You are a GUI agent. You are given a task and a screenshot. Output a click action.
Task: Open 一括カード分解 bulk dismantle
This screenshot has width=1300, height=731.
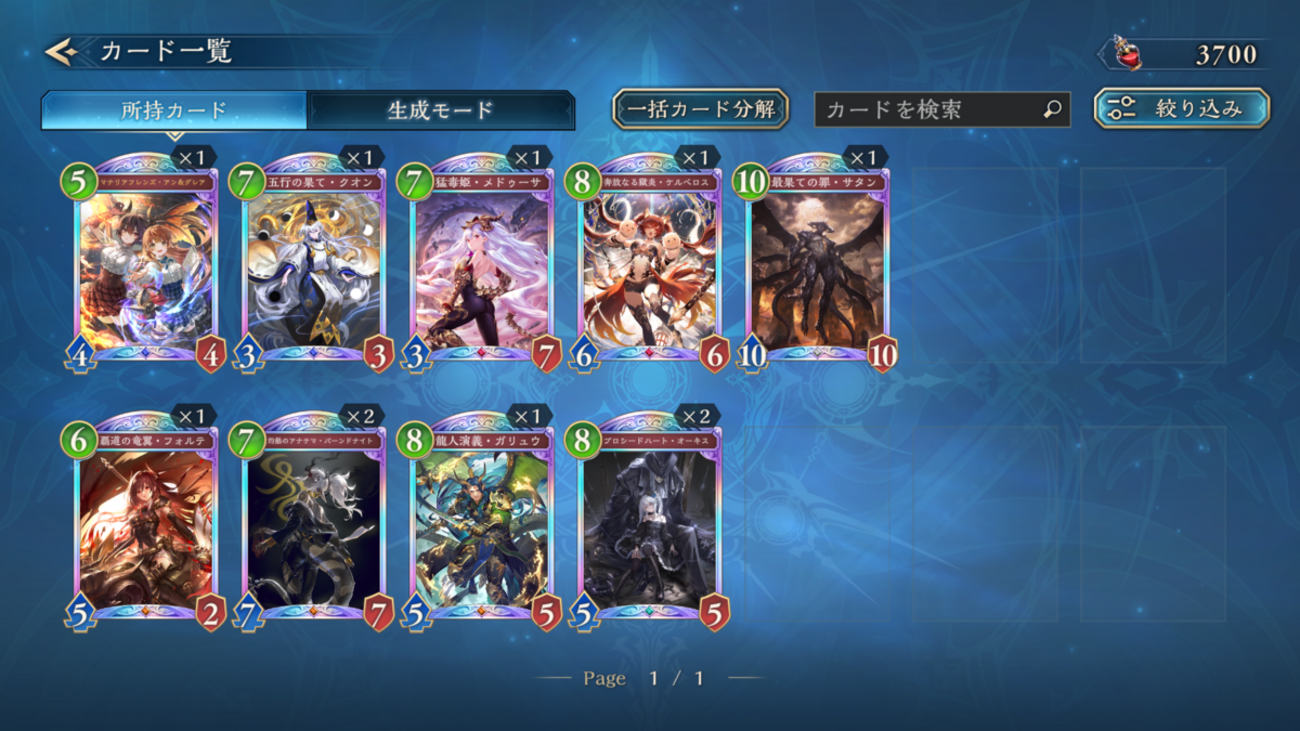click(x=701, y=109)
